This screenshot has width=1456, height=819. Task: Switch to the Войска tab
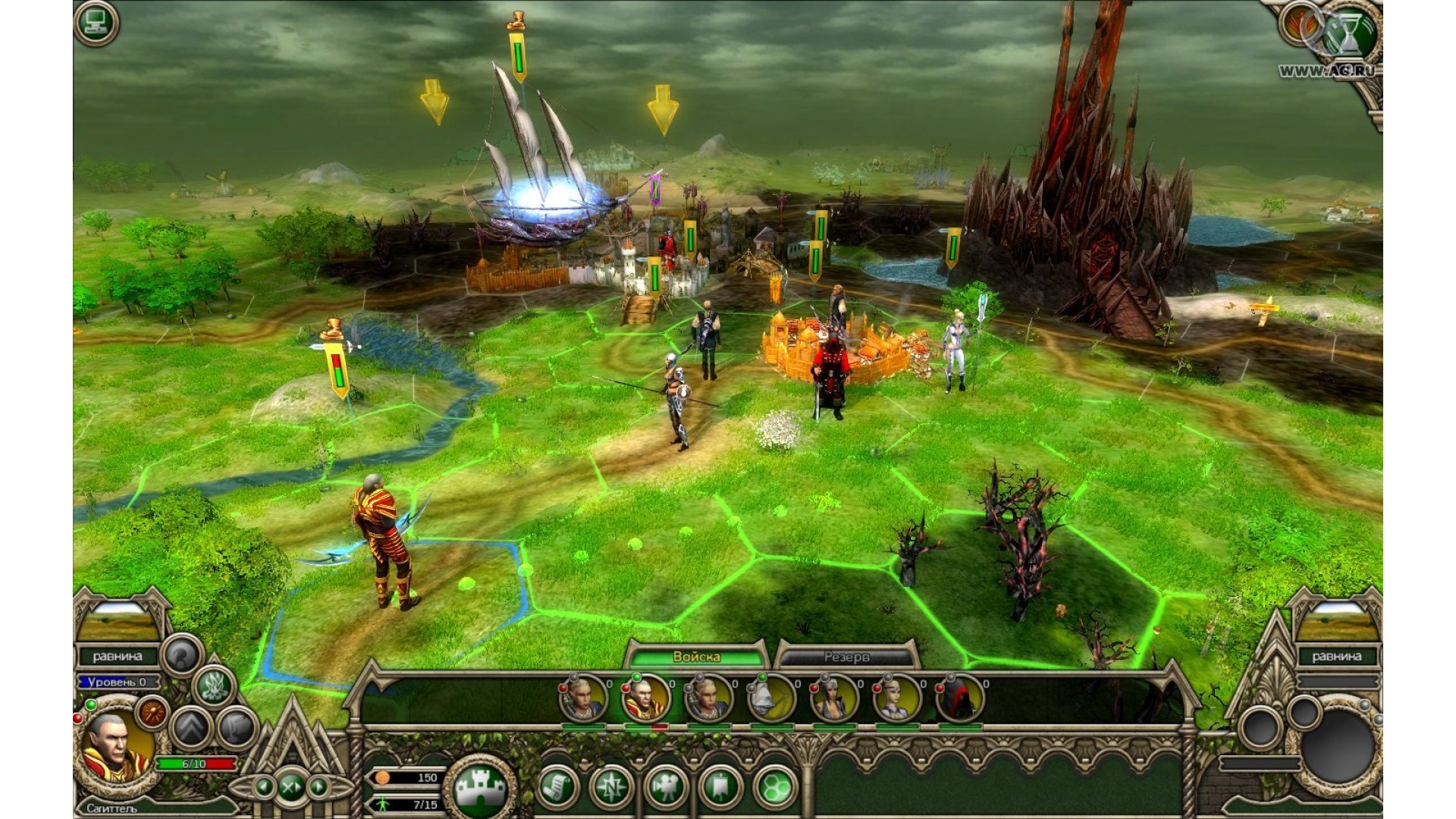[696, 657]
